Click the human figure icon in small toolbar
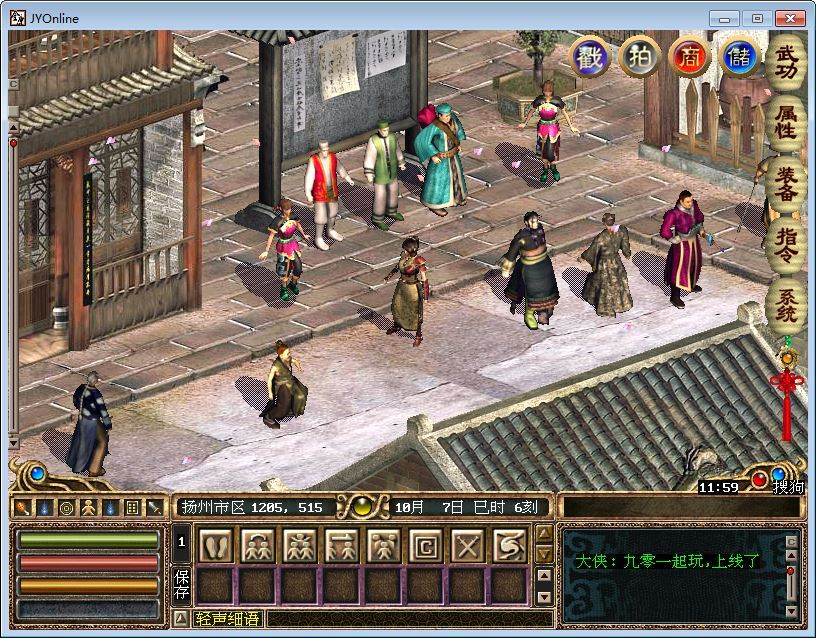The width and height of the screenshot is (816, 638). coord(87,507)
